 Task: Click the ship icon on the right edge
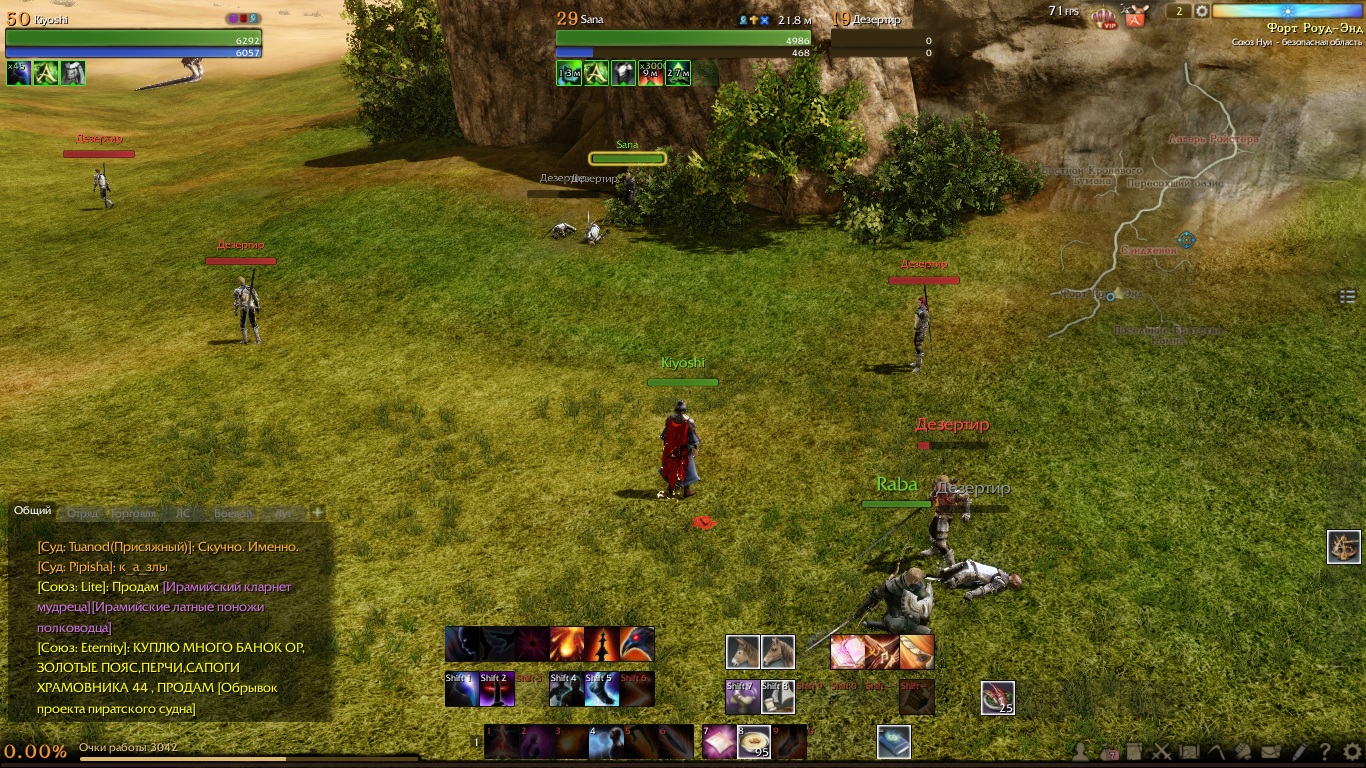pos(1344,547)
